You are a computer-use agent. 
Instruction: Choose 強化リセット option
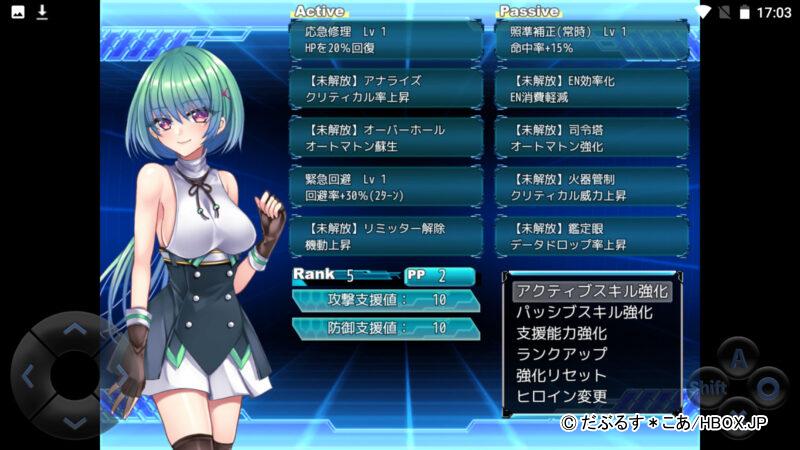(x=561, y=376)
